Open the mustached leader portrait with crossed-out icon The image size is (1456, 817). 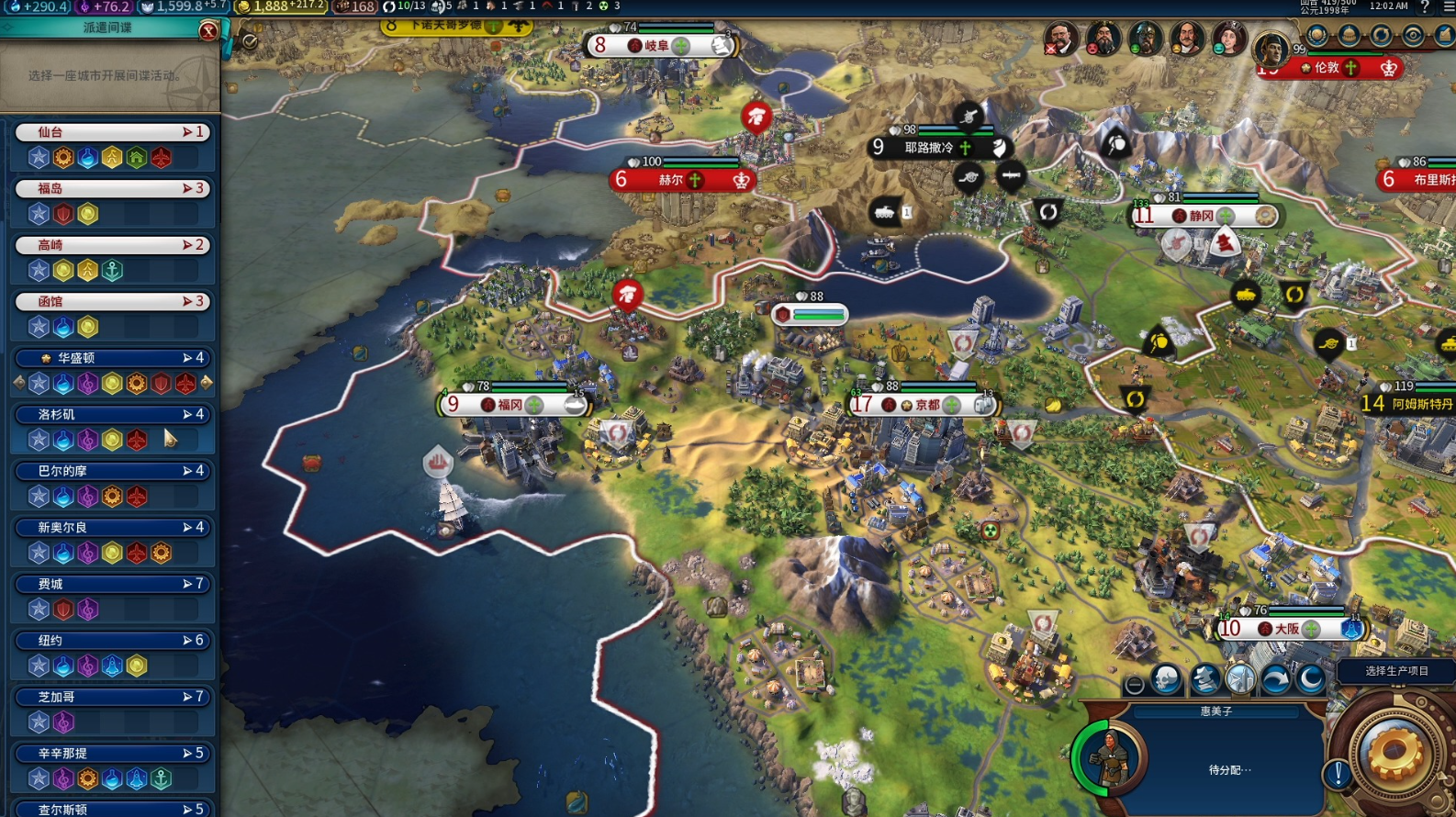(x=1061, y=39)
